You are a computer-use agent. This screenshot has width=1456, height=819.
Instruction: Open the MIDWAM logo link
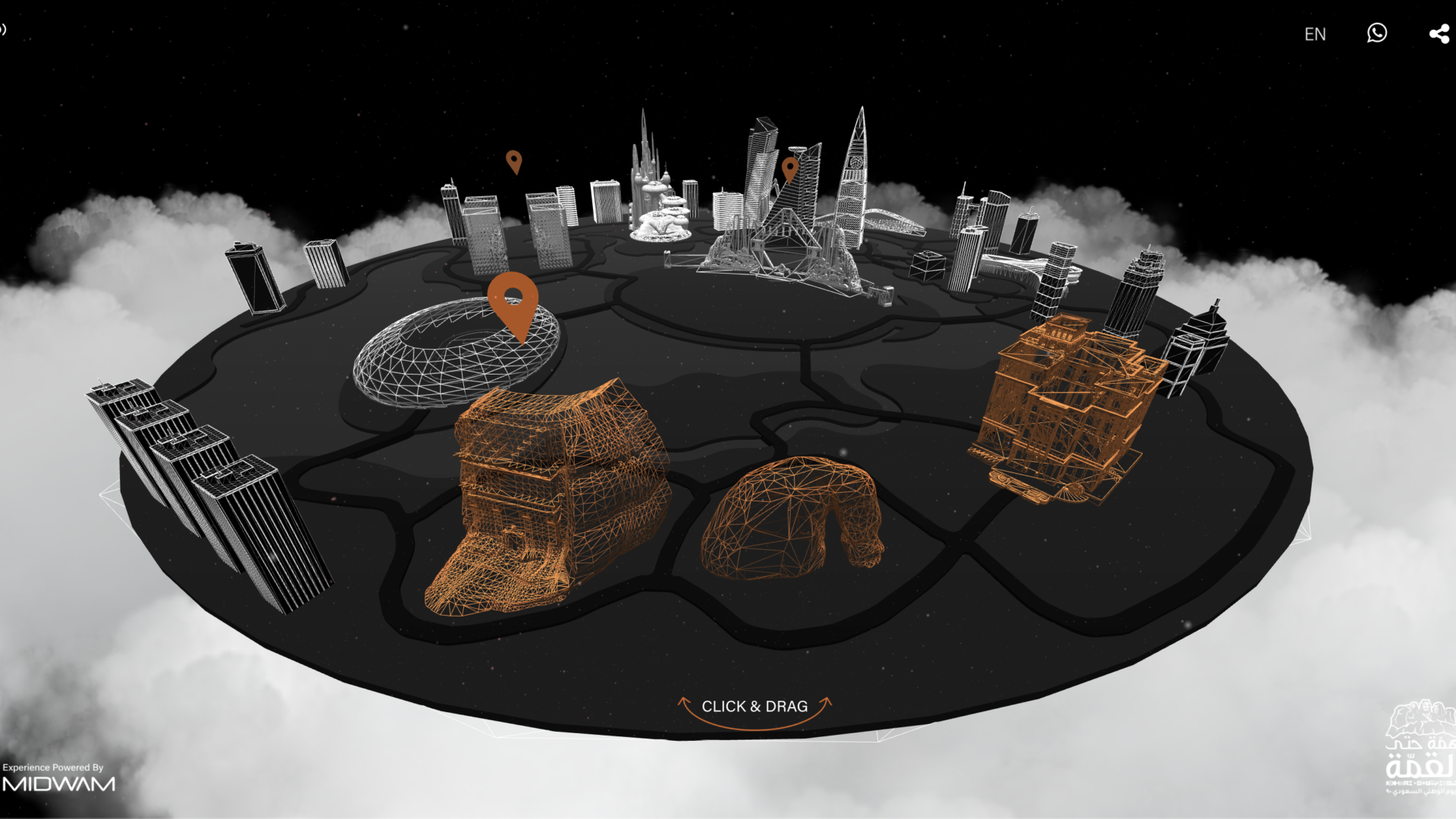[x=58, y=783]
